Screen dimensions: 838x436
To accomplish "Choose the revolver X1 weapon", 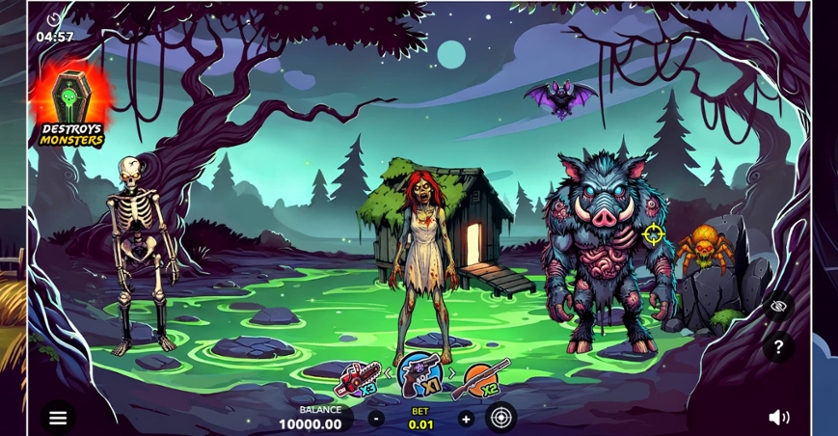I will coord(419,374).
